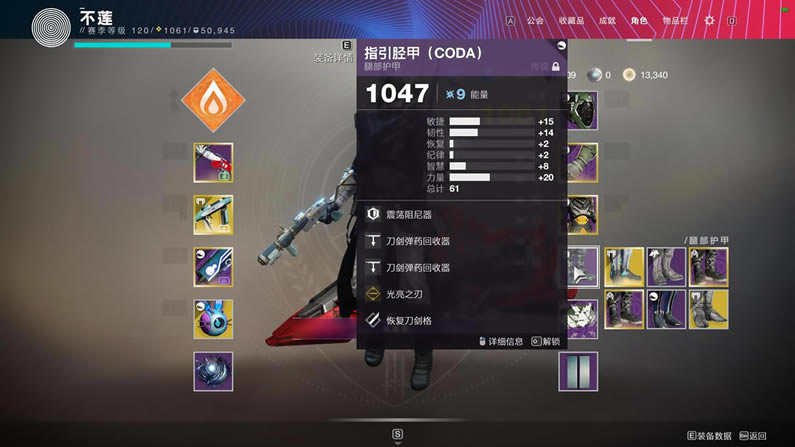This screenshot has width=795, height=447.
Task: Select the yellow-bordered energy weapon slot
Action: coord(213,215)
